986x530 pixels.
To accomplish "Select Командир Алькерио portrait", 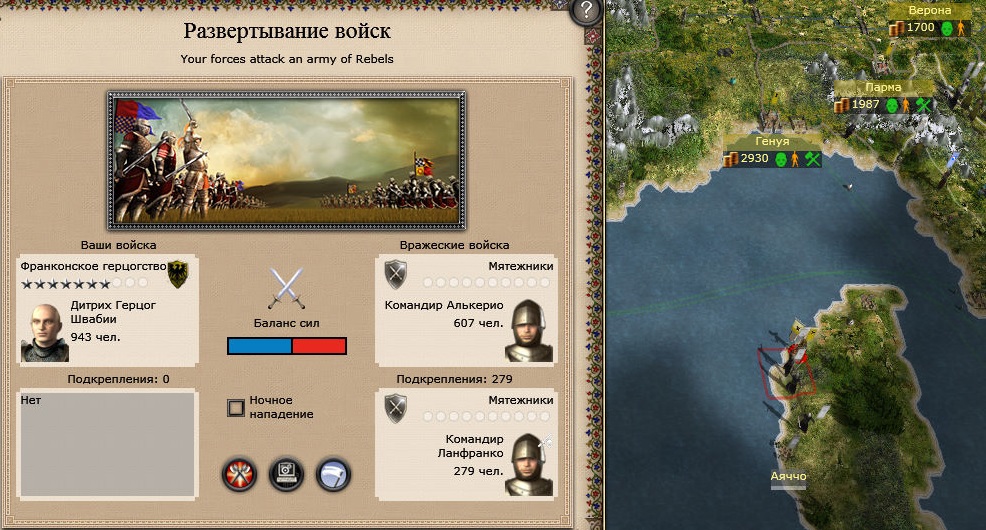I will coord(530,331).
